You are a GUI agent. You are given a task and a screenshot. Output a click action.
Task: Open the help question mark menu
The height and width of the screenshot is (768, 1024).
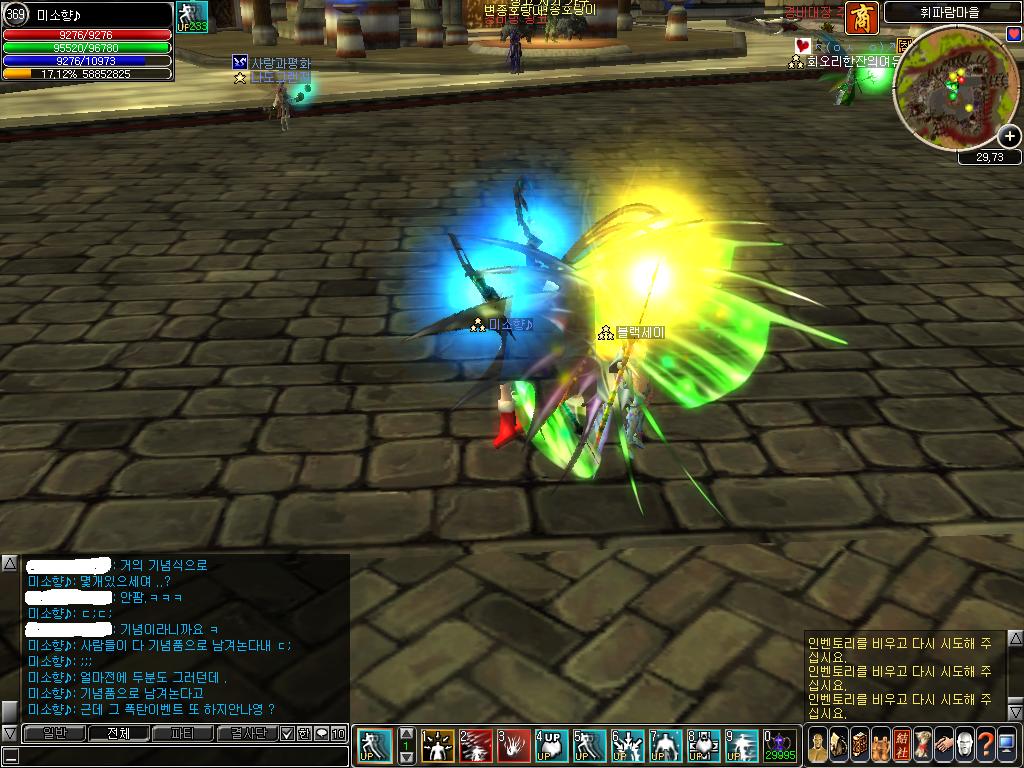pos(986,744)
